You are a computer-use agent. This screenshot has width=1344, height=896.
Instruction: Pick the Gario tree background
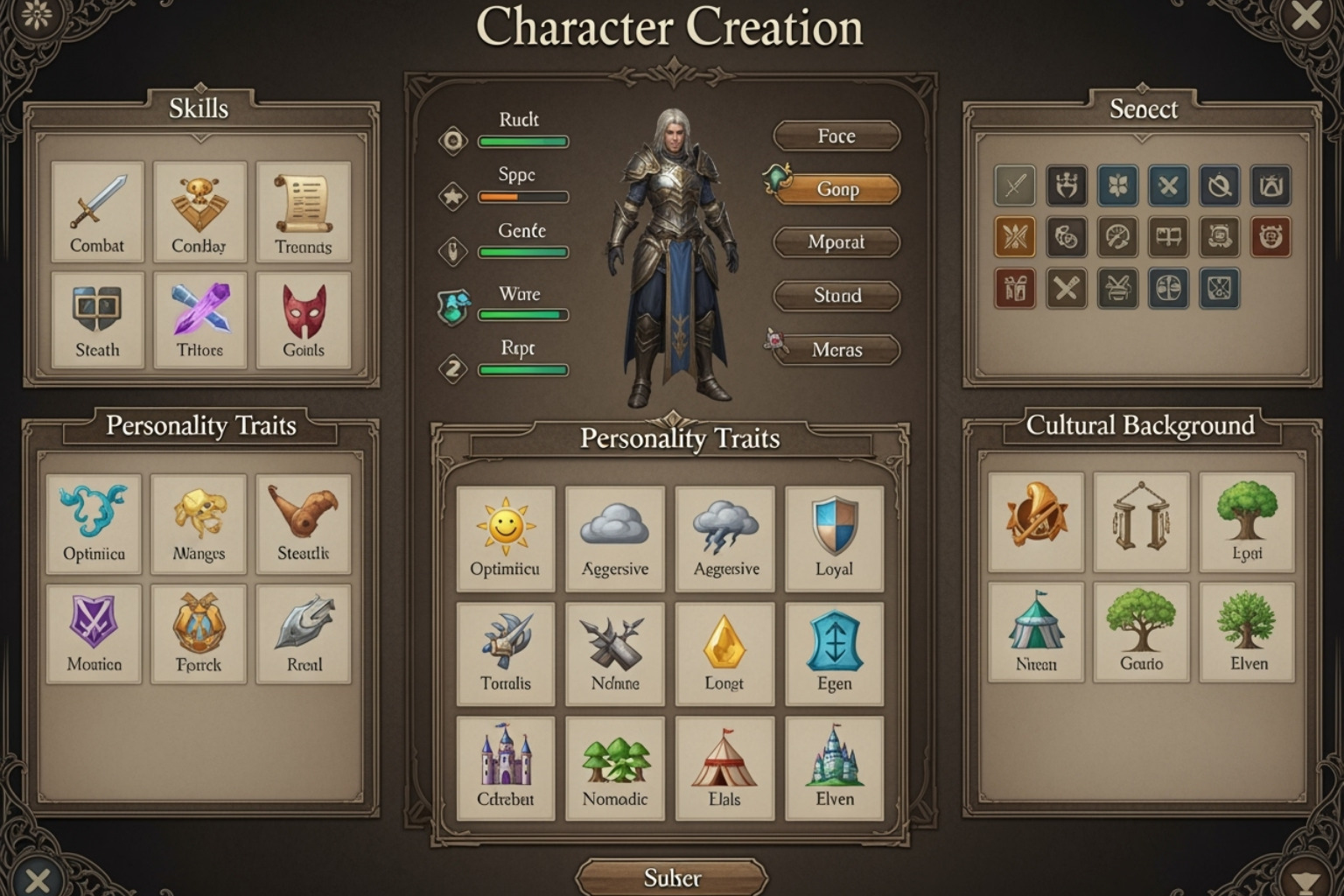pos(1142,632)
